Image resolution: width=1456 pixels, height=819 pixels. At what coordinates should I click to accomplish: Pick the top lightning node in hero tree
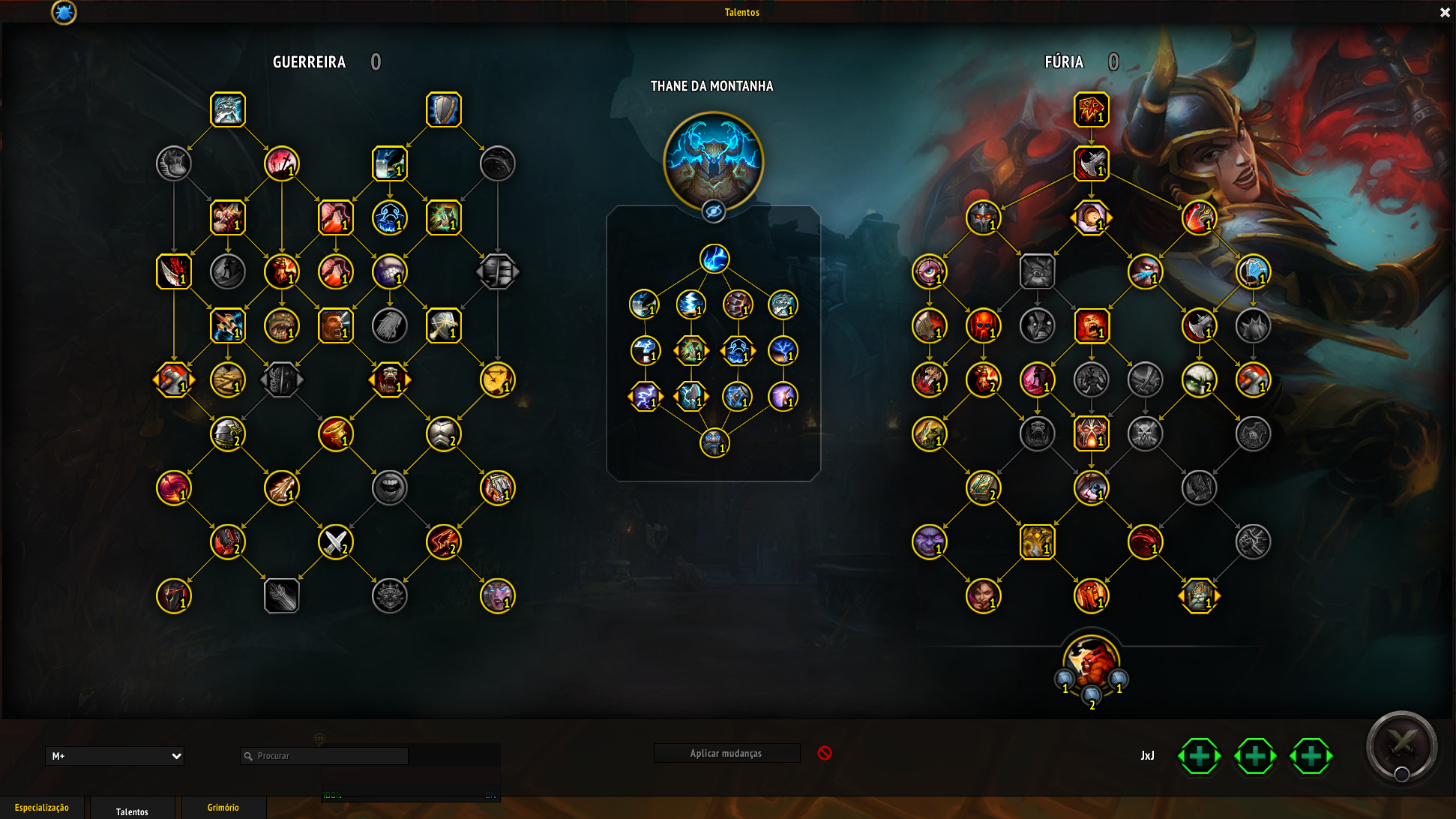714,259
